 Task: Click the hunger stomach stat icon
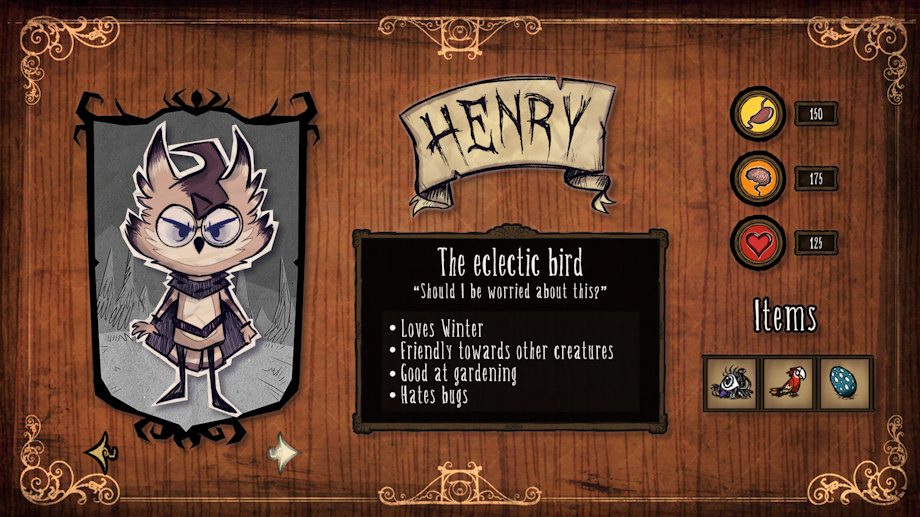point(759,114)
